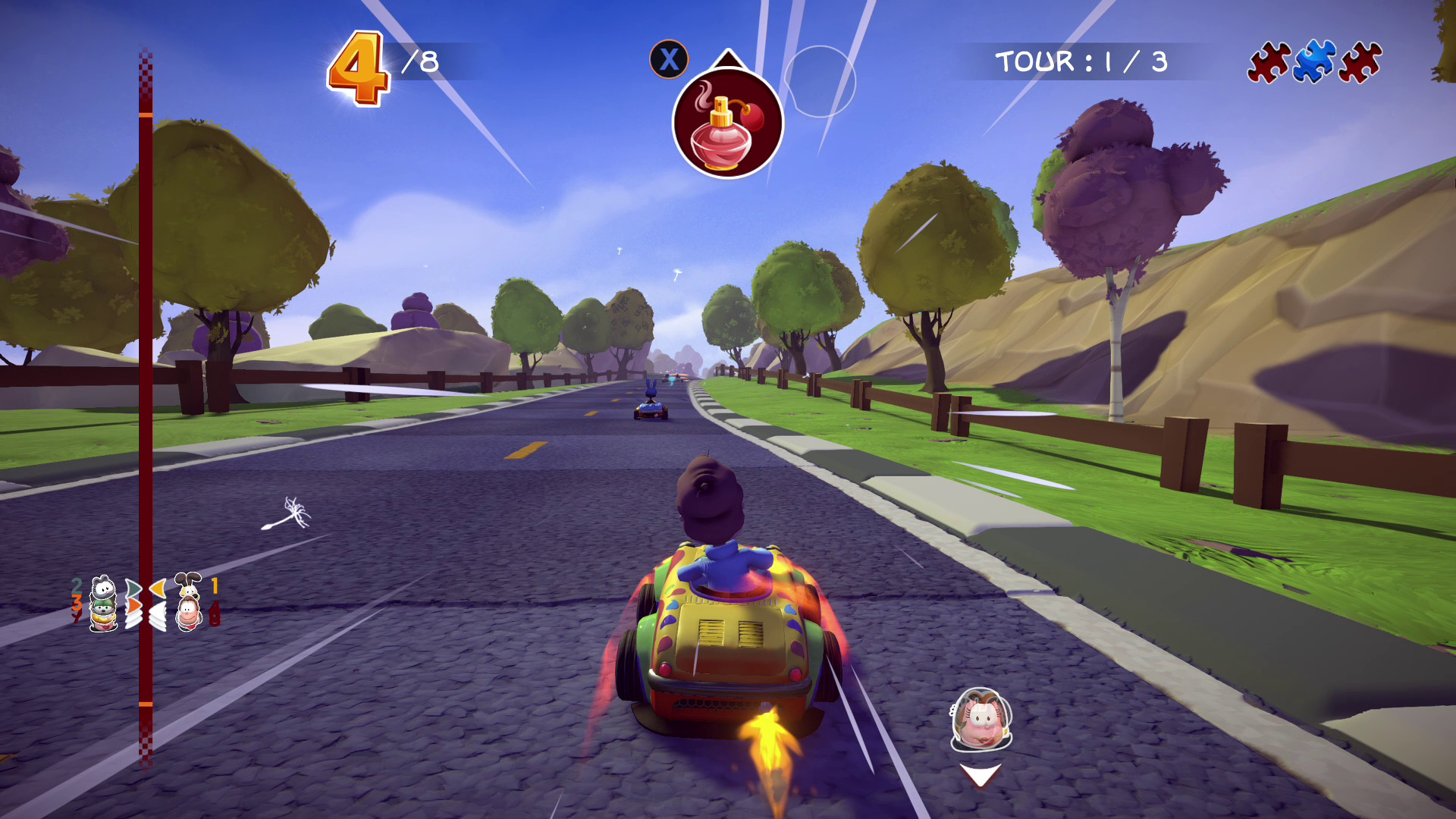
Task: Select the Nermal portrait on the race tracker
Action: coord(102,587)
